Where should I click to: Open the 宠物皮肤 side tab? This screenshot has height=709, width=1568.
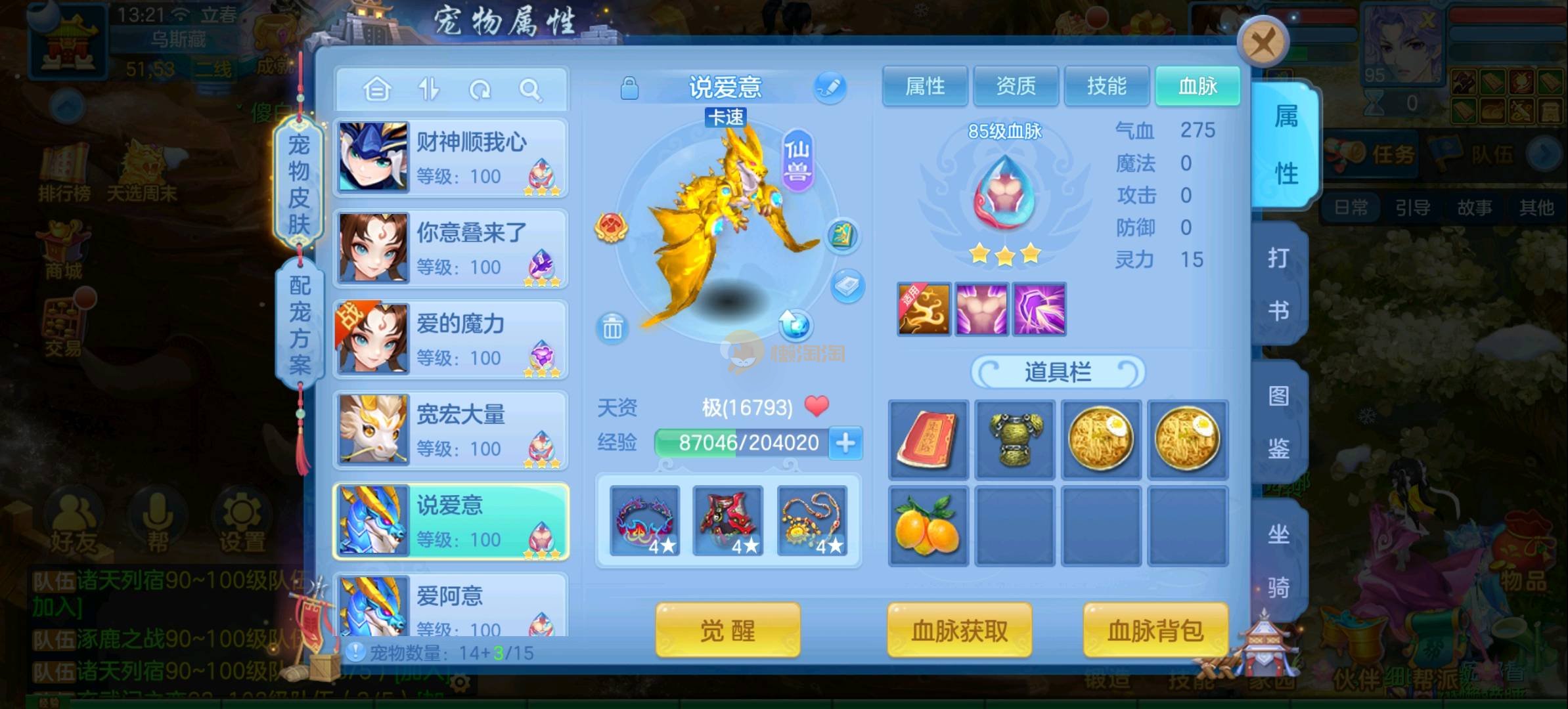[x=299, y=184]
